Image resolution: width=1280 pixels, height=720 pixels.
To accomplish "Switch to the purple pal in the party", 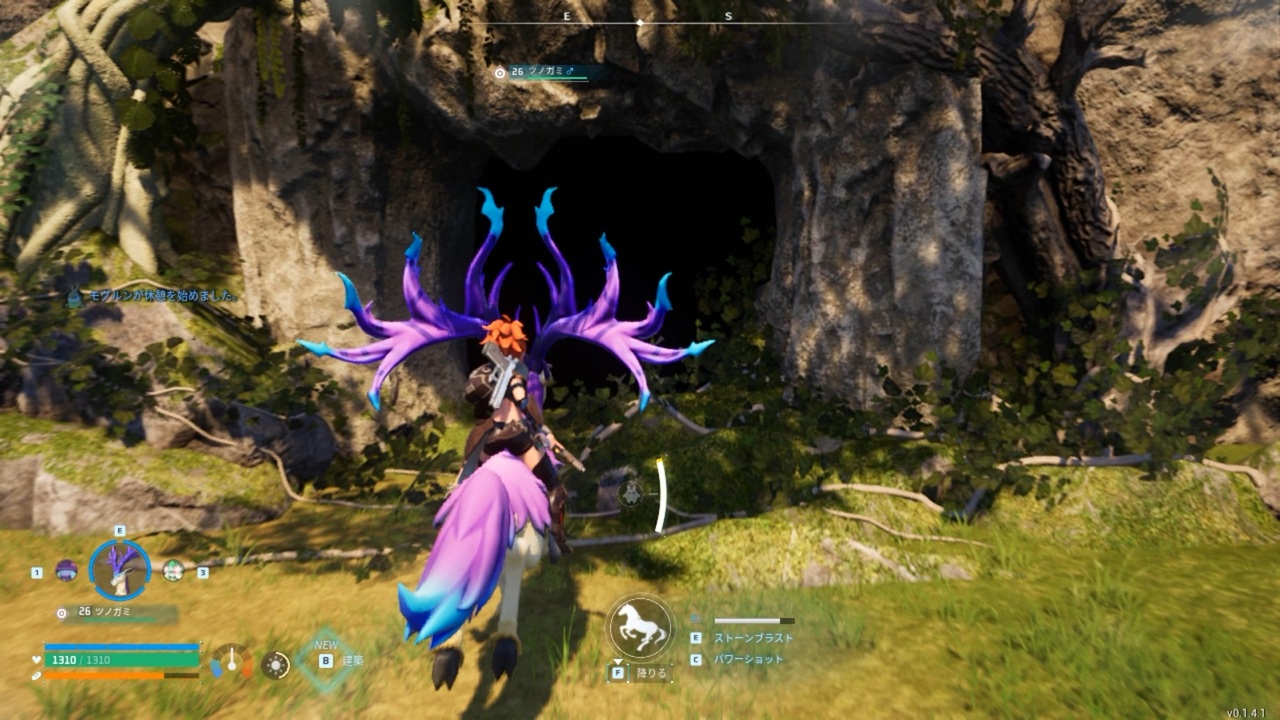I will [66, 570].
